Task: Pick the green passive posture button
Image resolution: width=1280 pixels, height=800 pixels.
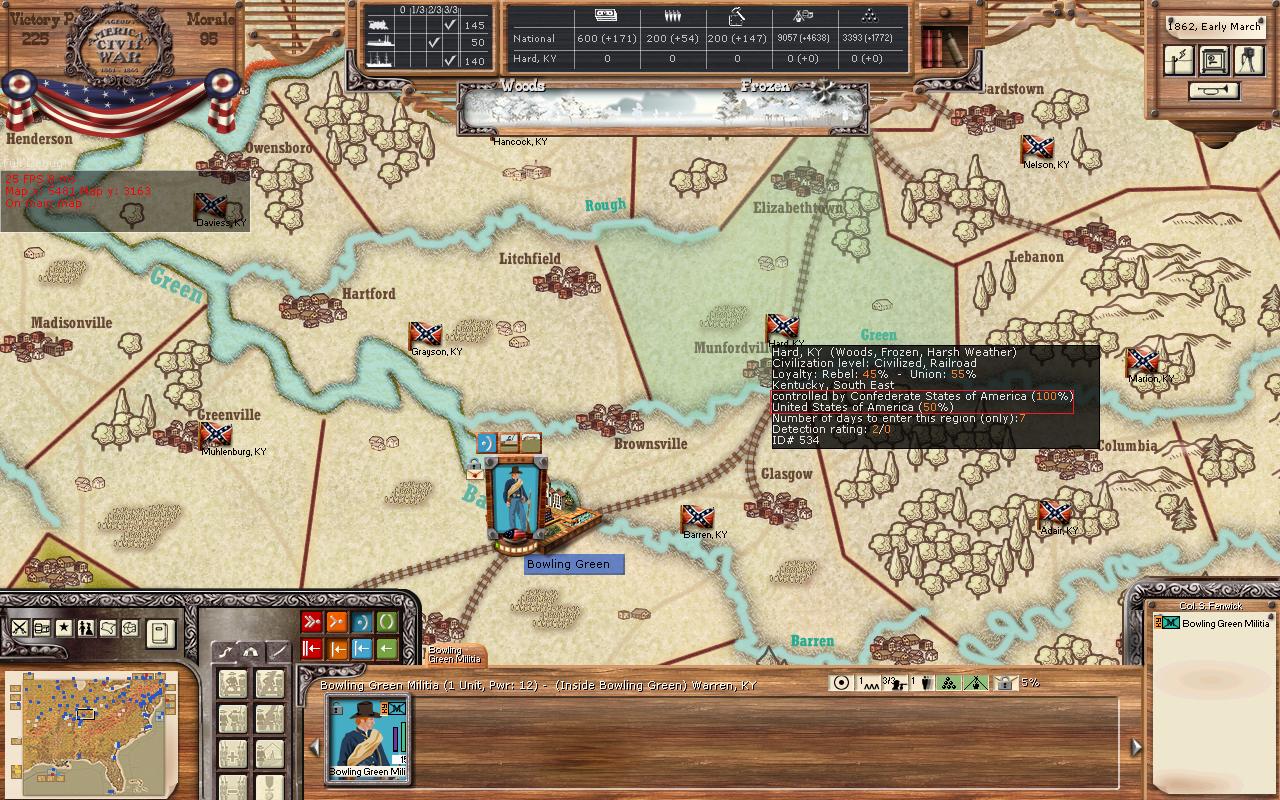Action: [386, 623]
